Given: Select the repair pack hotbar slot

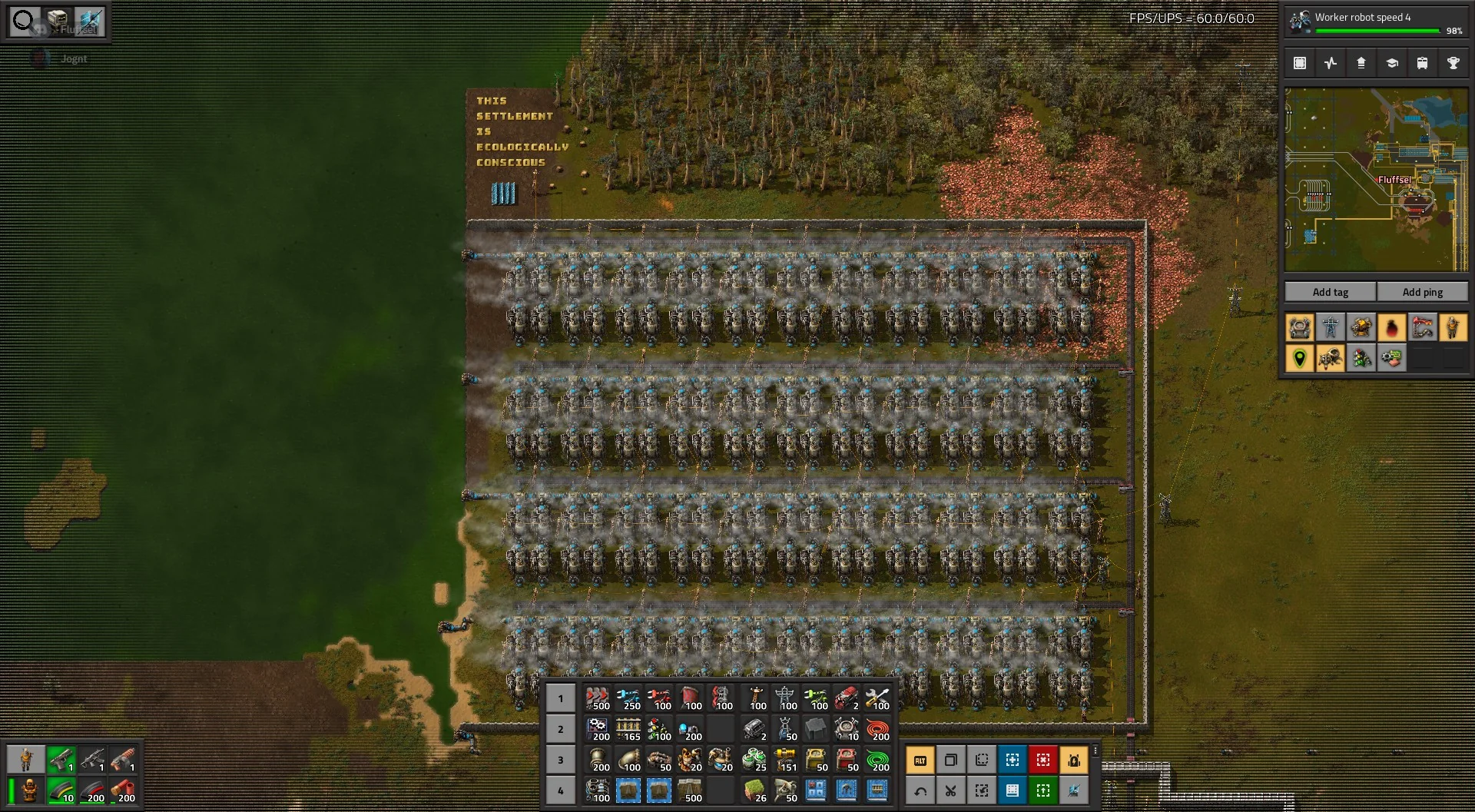Looking at the screenshot, I should 877,698.
